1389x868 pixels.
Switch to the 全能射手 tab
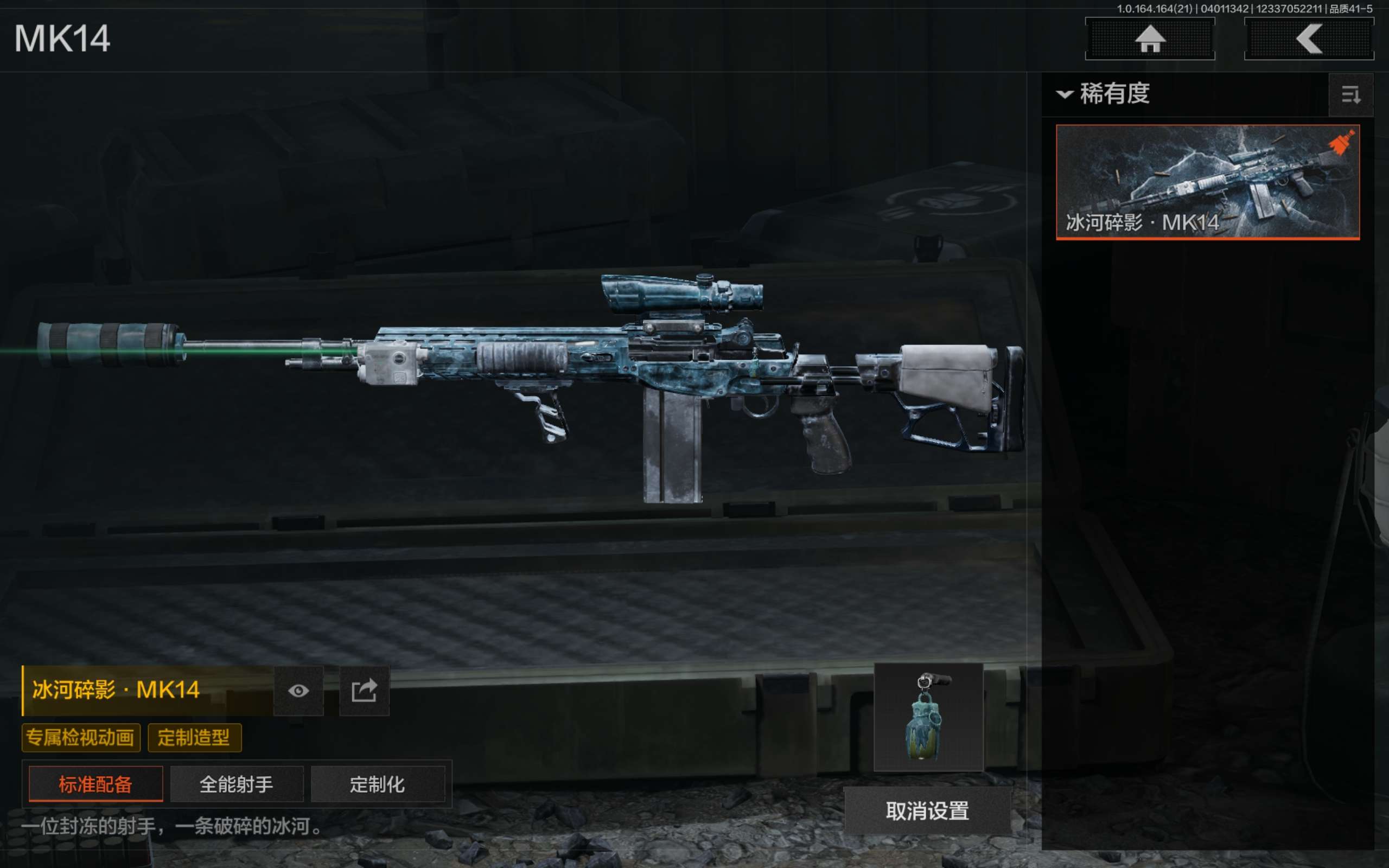coord(237,784)
